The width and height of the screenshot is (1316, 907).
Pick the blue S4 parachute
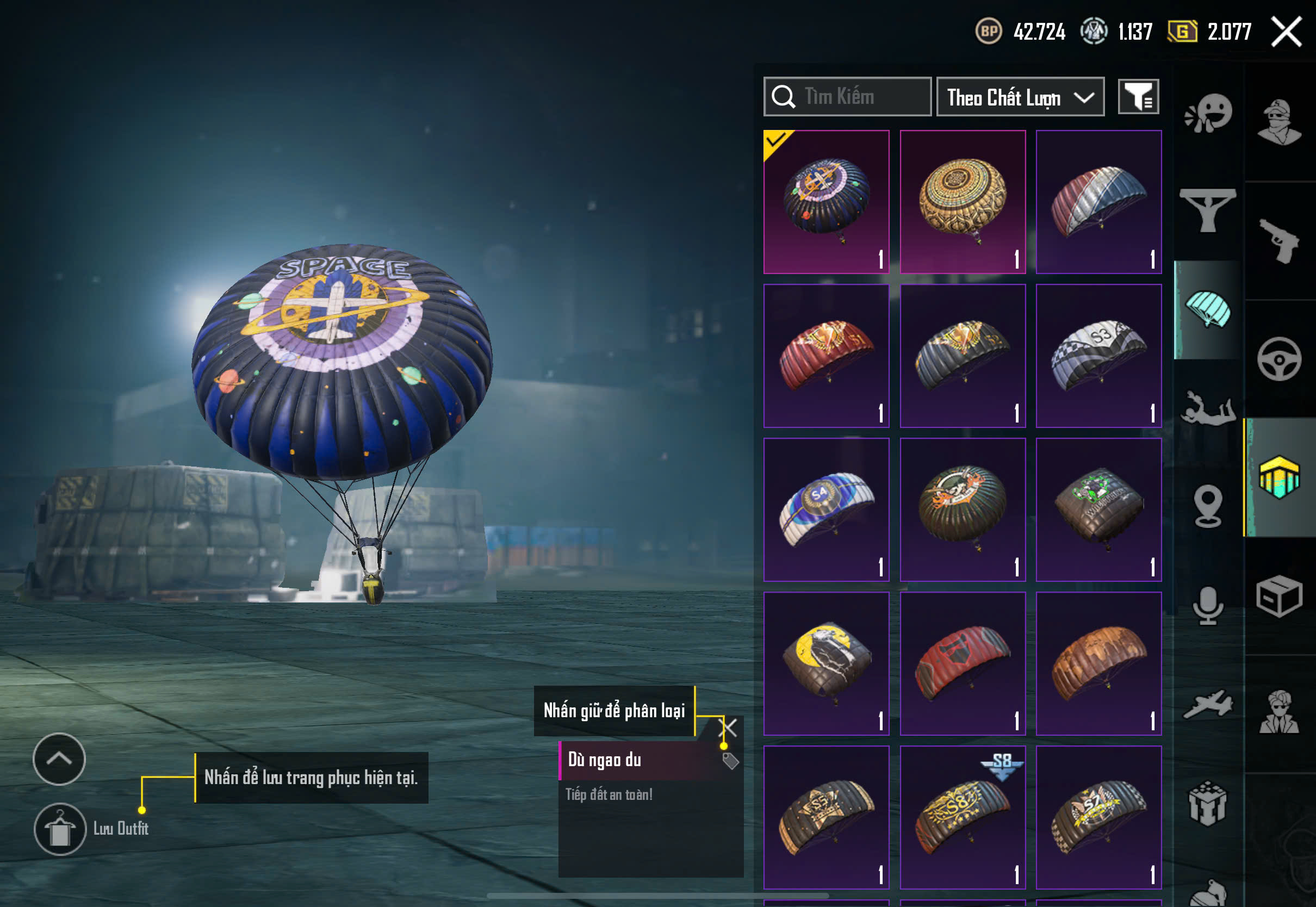(x=826, y=510)
